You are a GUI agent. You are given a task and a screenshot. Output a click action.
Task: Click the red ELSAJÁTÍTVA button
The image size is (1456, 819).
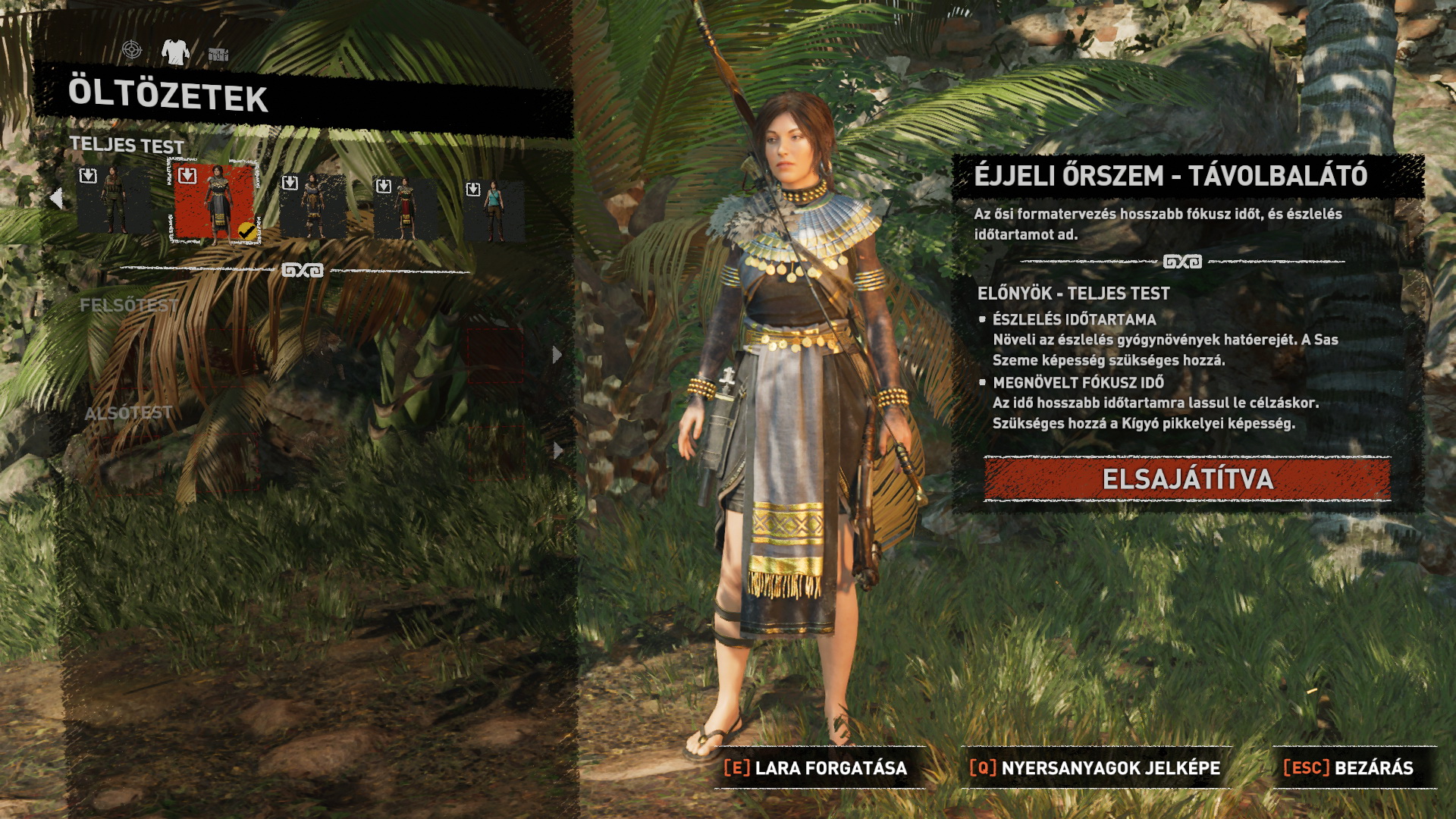tap(1187, 479)
